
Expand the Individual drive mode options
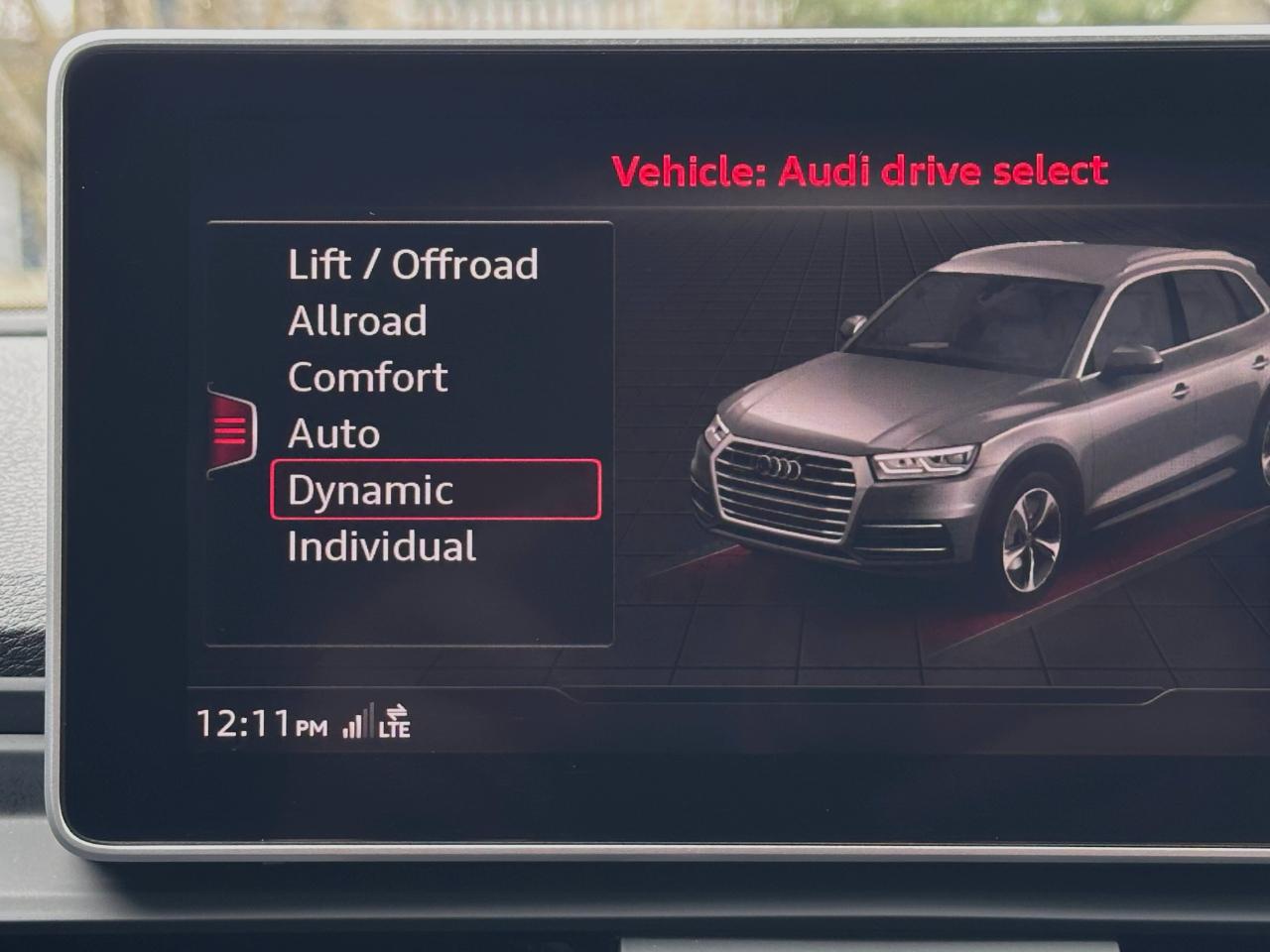[x=381, y=546]
